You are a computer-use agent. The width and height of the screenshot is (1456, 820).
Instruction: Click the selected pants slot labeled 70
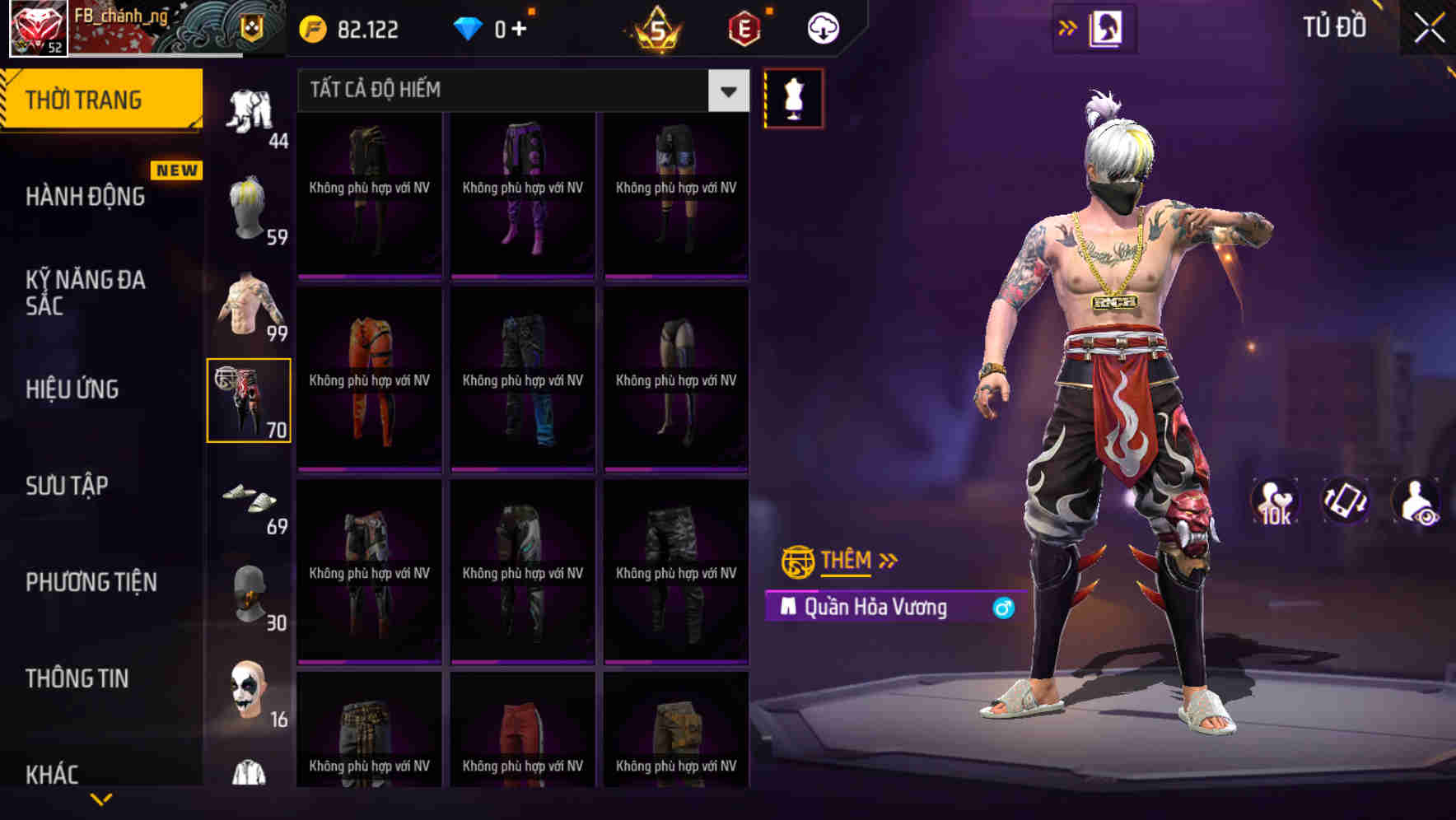click(249, 399)
